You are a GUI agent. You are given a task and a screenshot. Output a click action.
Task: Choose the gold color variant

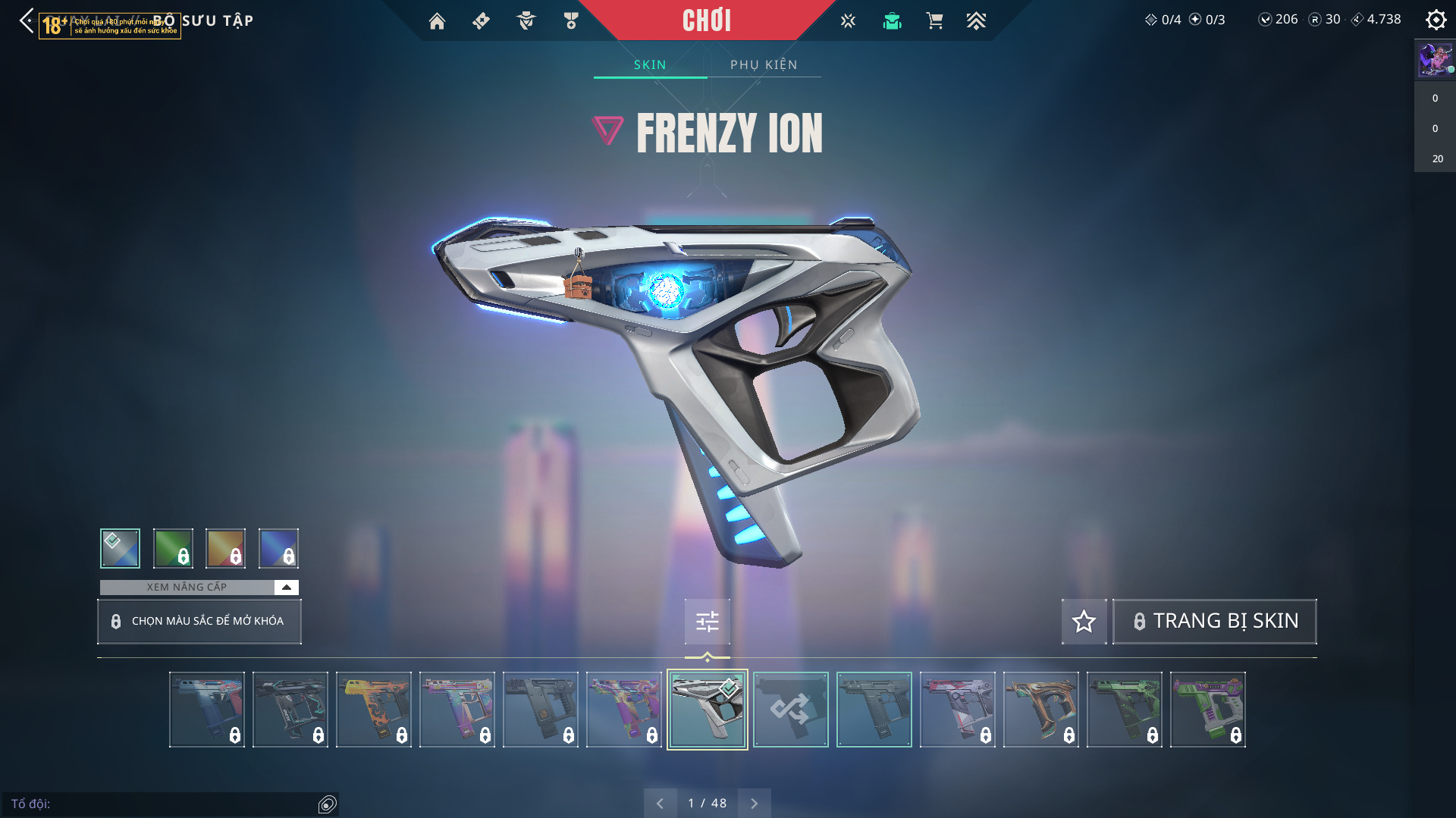tap(226, 548)
